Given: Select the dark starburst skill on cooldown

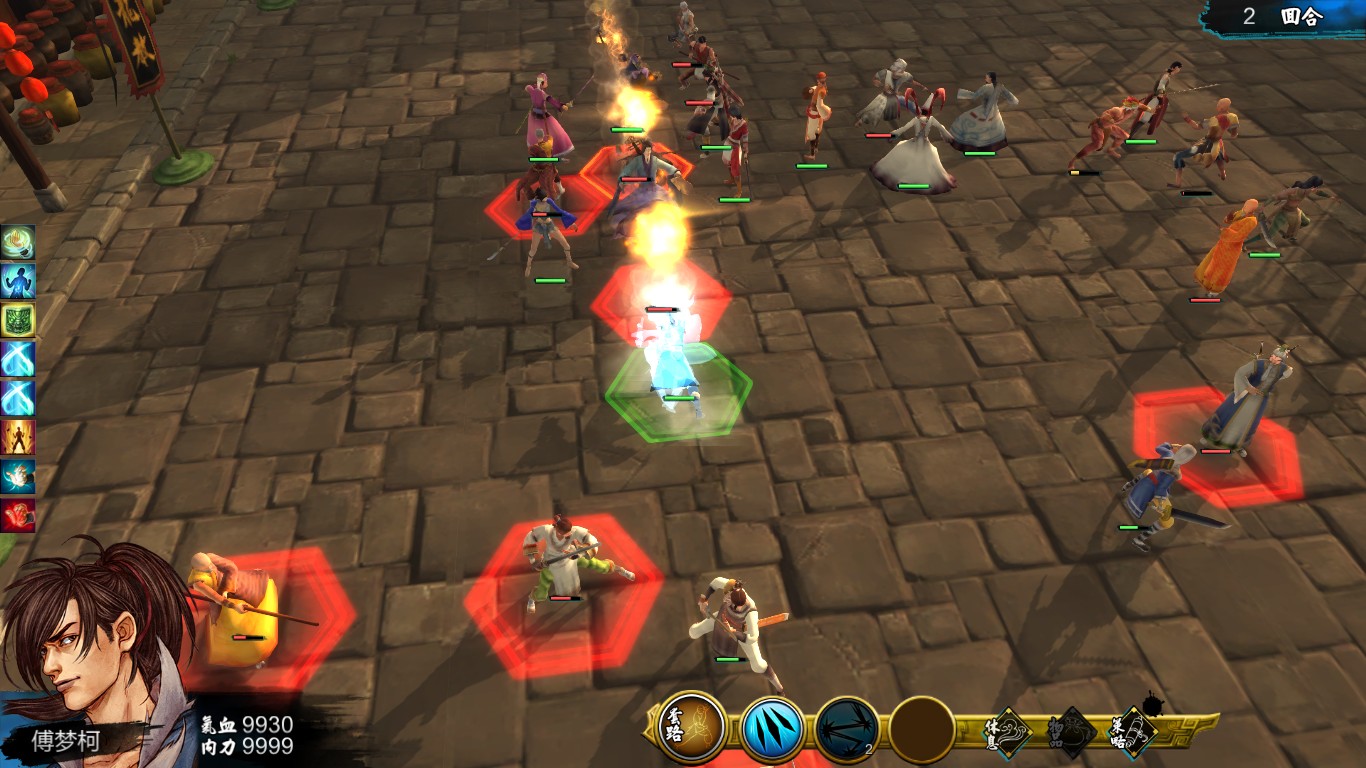Looking at the screenshot, I should (x=847, y=729).
